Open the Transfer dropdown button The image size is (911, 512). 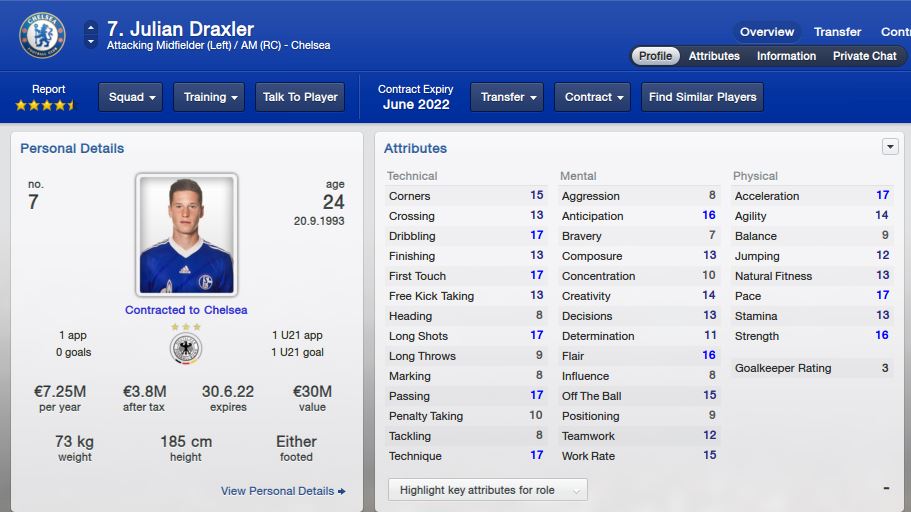tap(507, 97)
